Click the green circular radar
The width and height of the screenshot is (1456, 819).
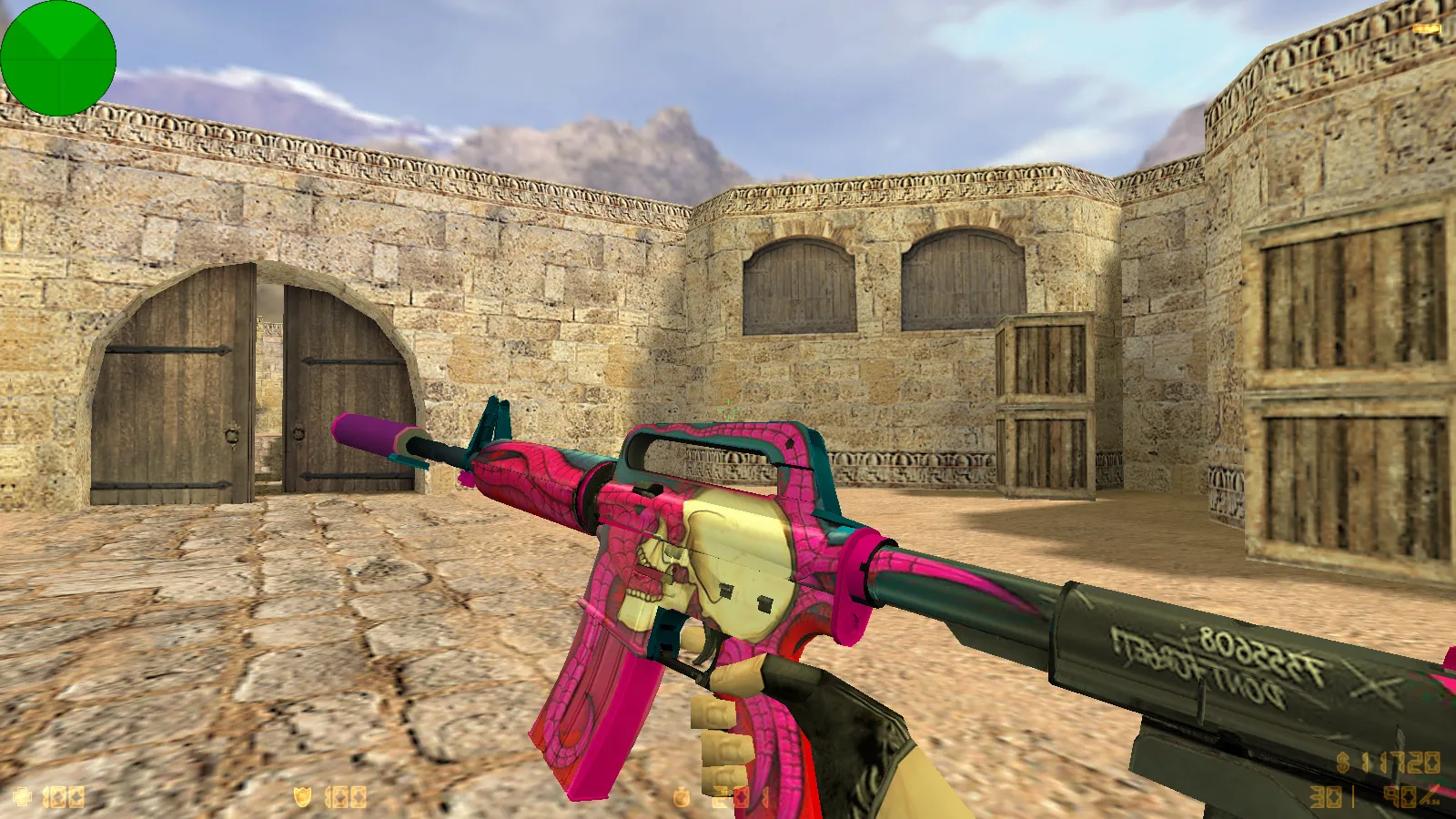(58, 58)
